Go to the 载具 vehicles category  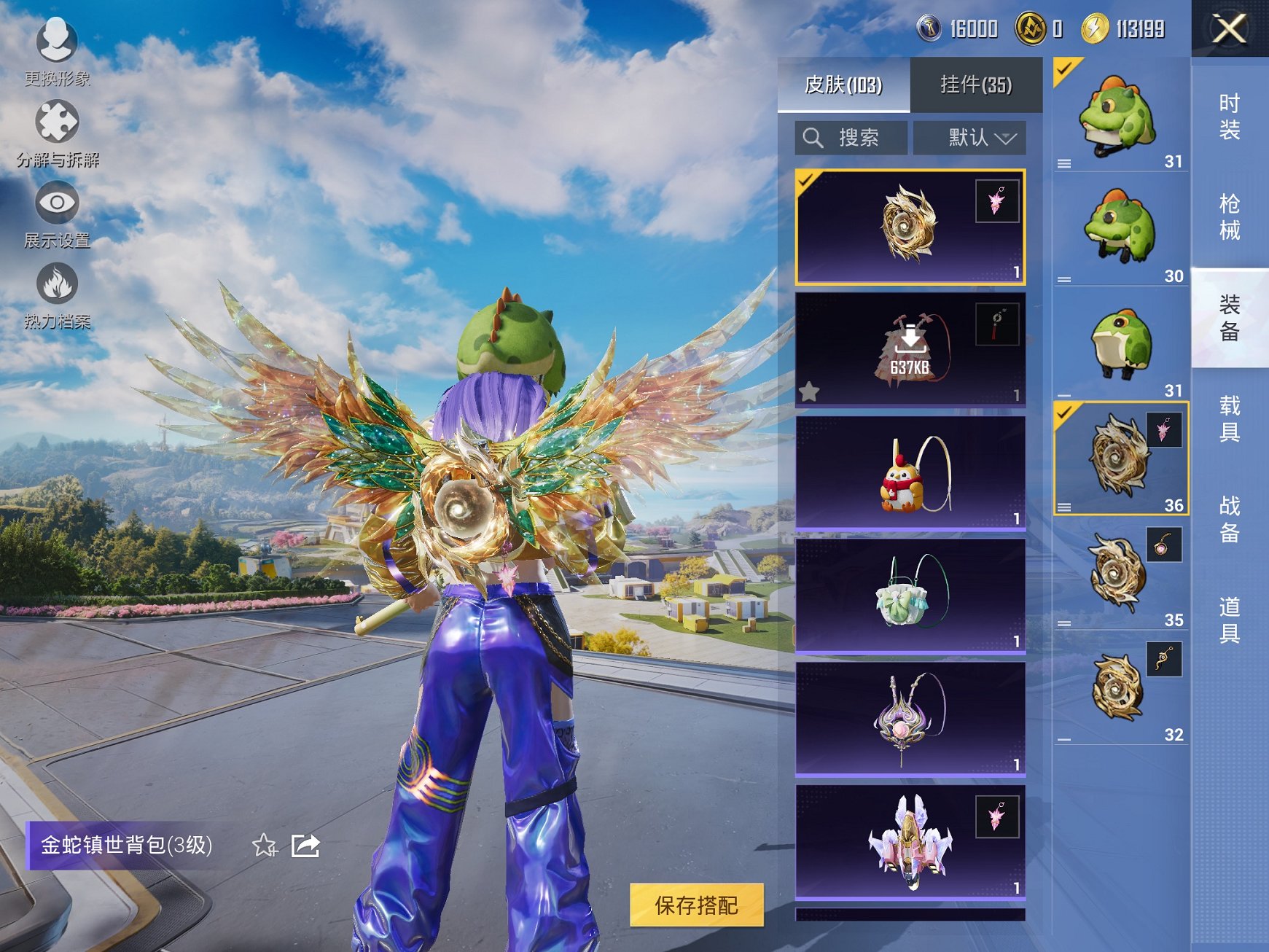pos(1229,418)
